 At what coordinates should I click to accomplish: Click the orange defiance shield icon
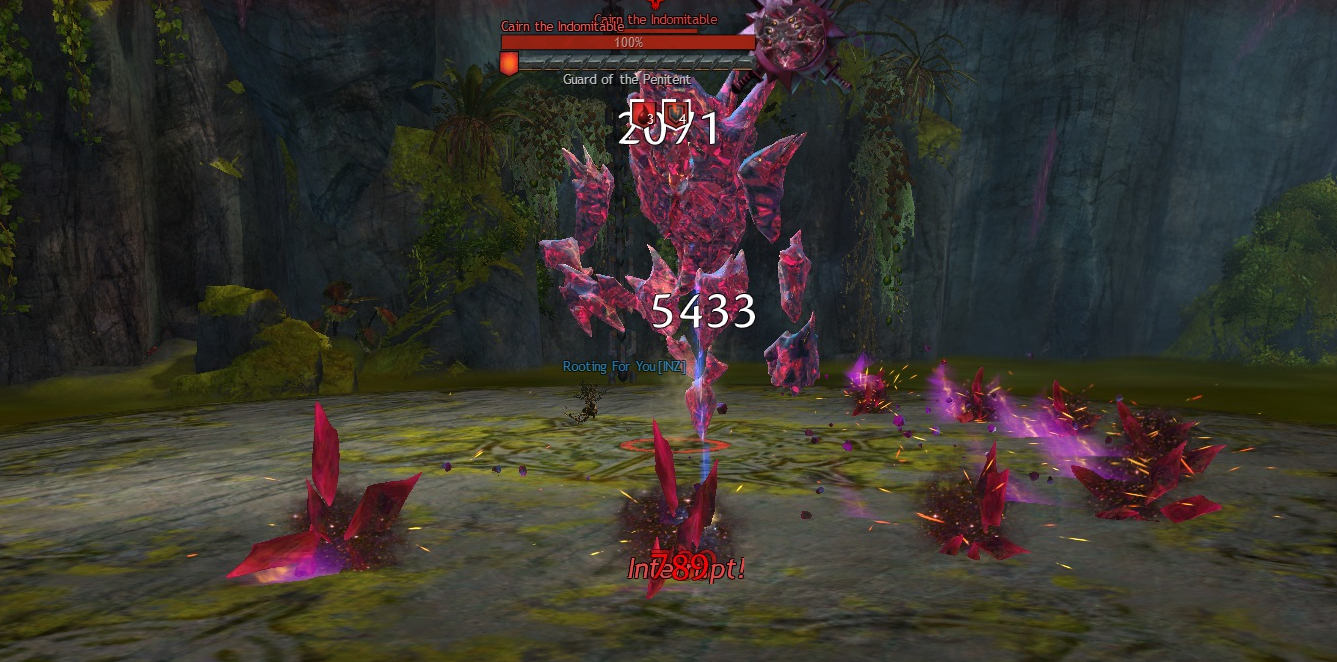509,64
